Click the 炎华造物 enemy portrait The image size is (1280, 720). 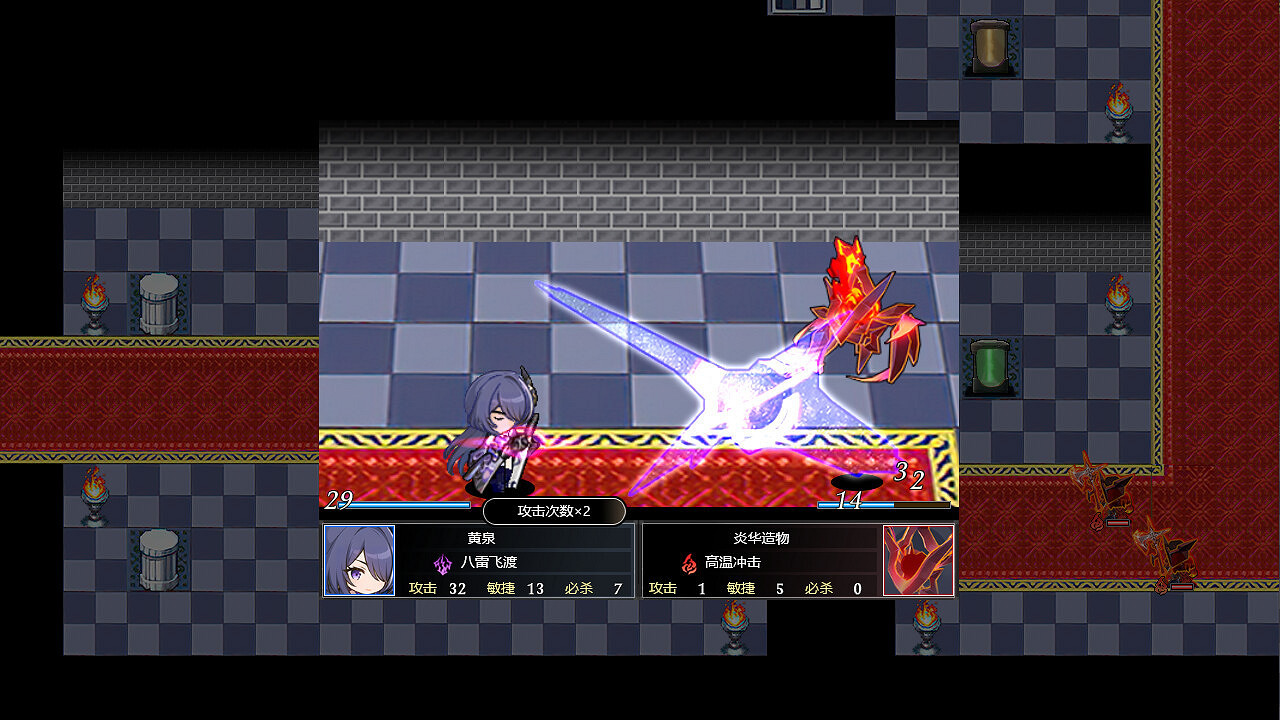click(x=919, y=562)
